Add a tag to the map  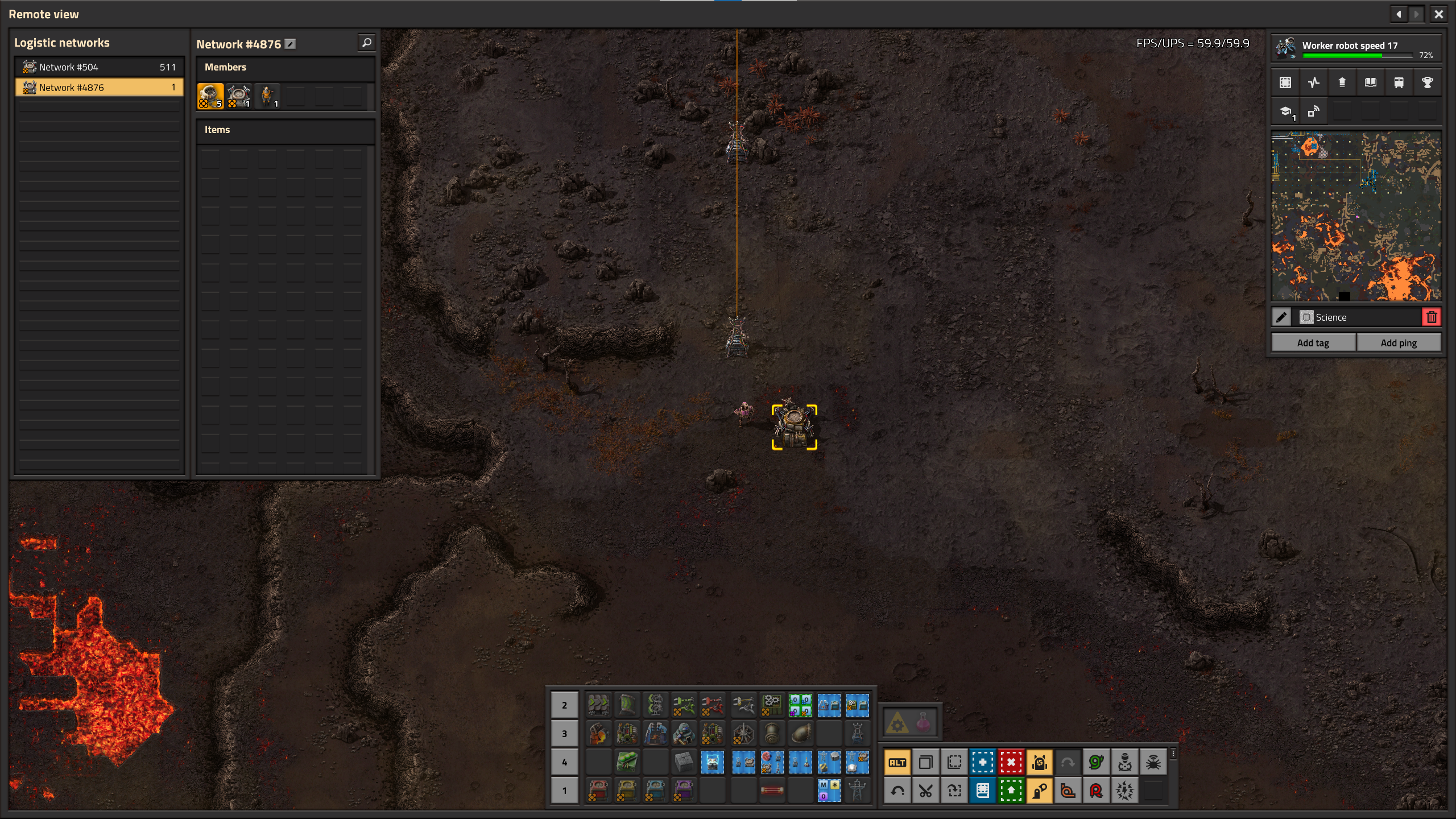(1313, 343)
